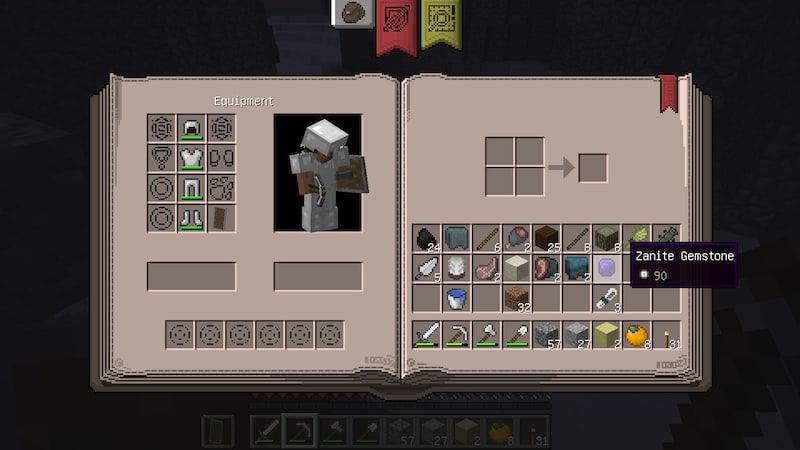Select the equipped iron helmet slot
Screen dimensions: 800x450
tap(191, 129)
